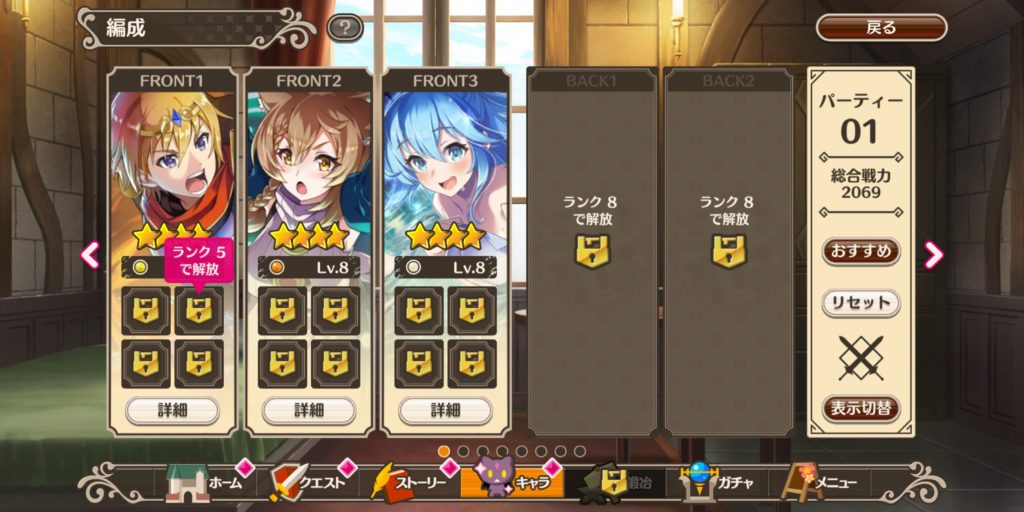Switch to the next party with right arrow
This screenshot has width=1024, height=512.
[934, 255]
